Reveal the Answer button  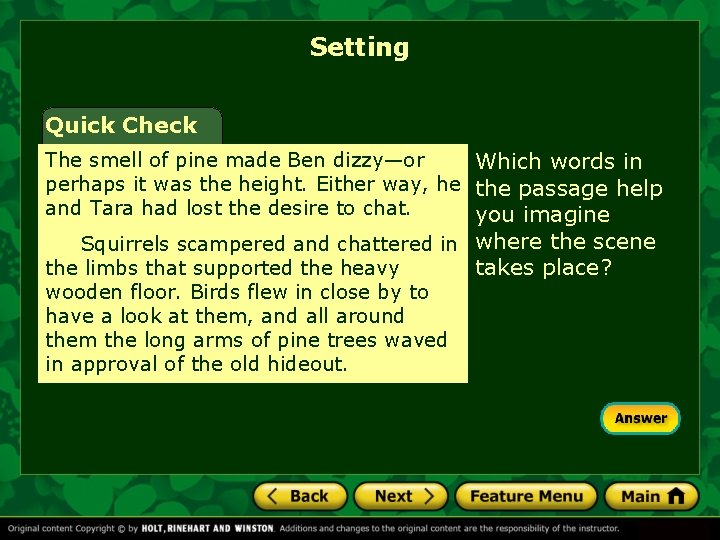coord(640,418)
